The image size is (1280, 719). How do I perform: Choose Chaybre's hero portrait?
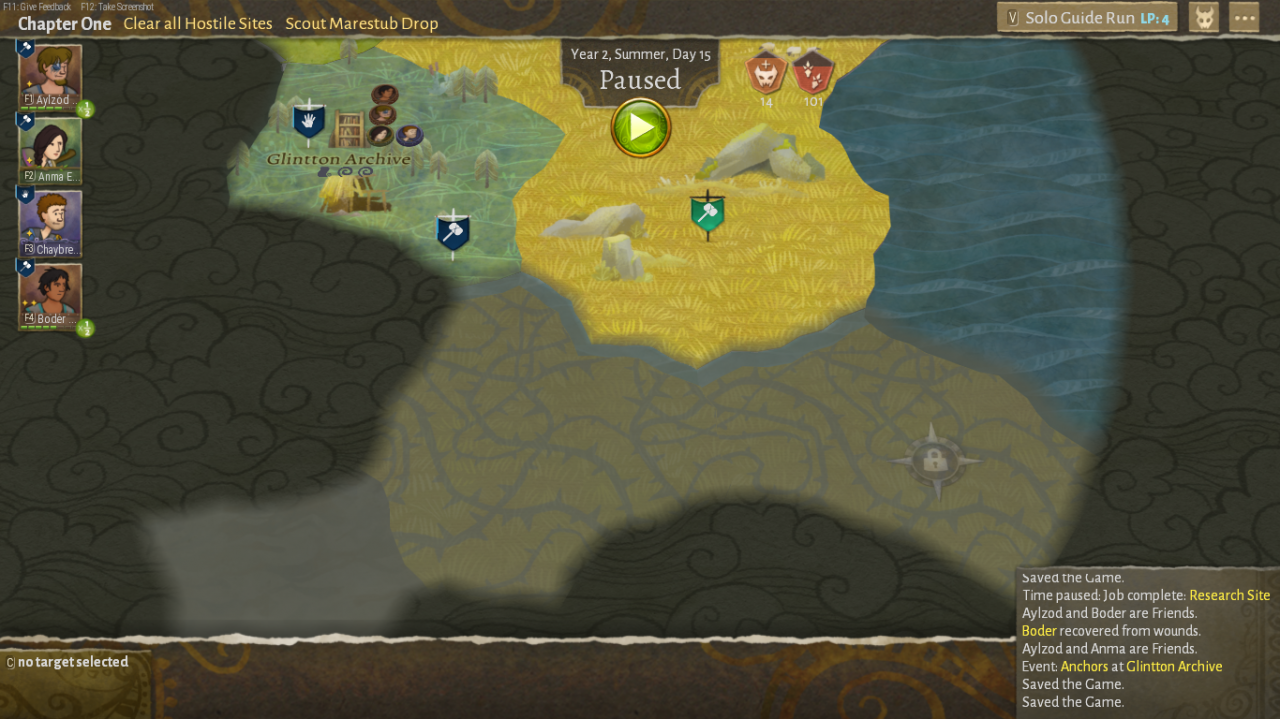click(x=50, y=222)
